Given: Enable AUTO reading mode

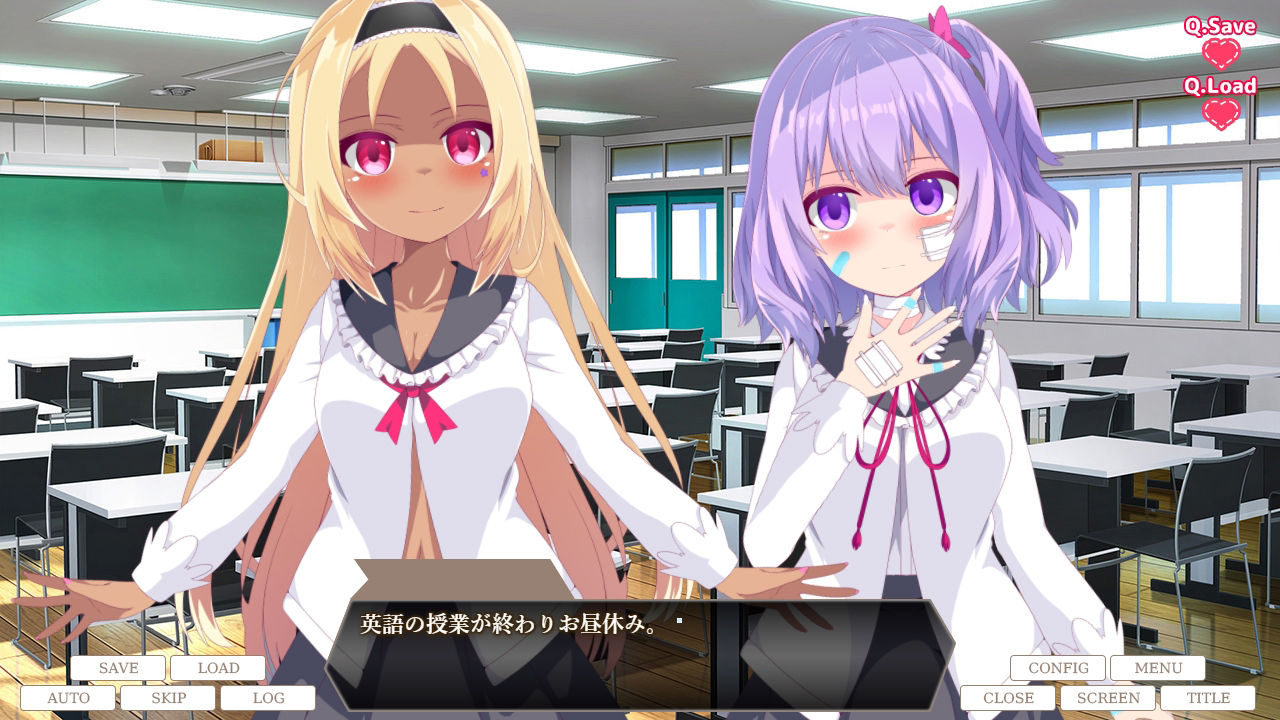Looking at the screenshot, I should [71, 697].
